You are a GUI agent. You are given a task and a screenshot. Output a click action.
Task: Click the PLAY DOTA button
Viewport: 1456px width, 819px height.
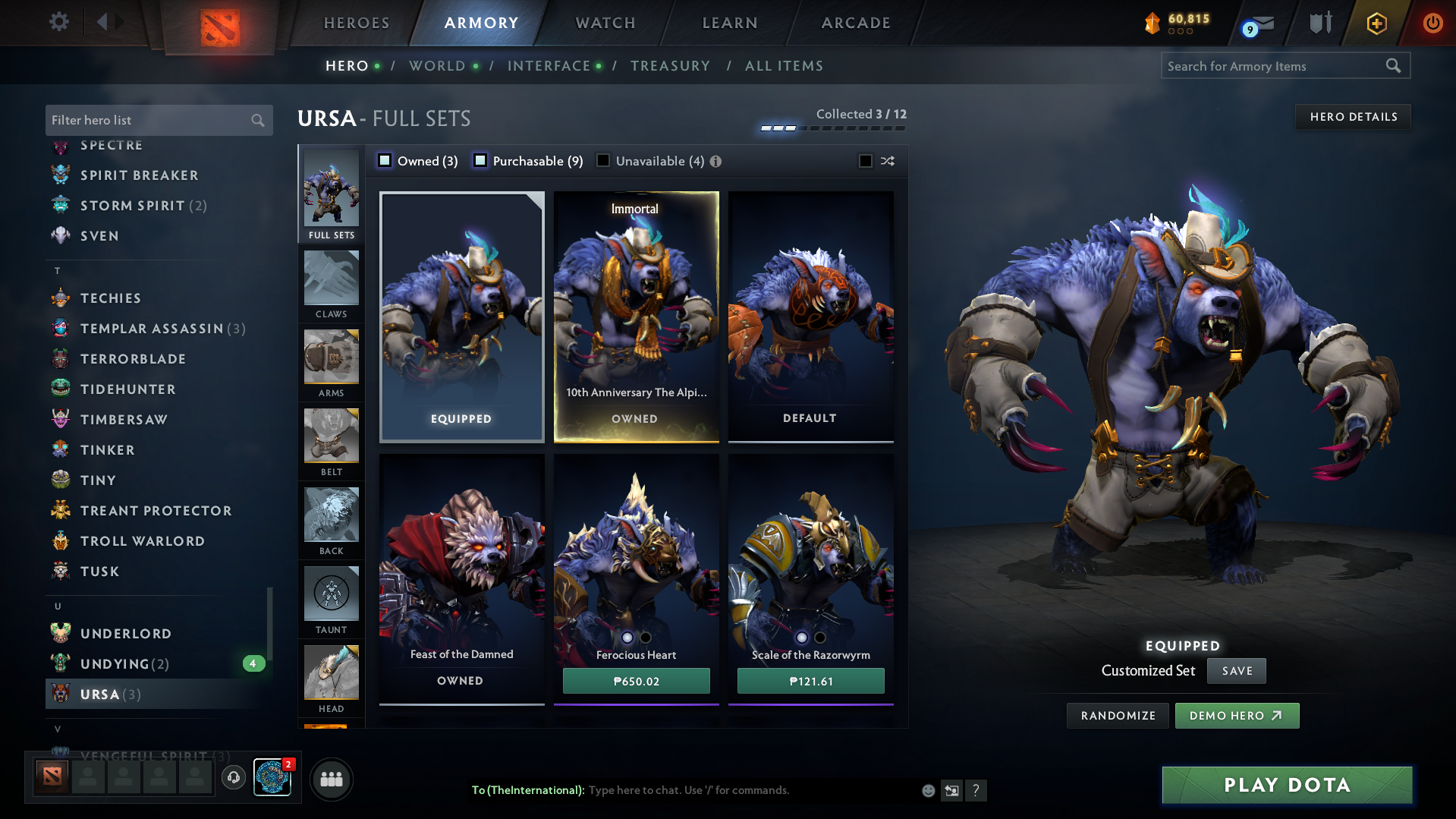(1285, 785)
